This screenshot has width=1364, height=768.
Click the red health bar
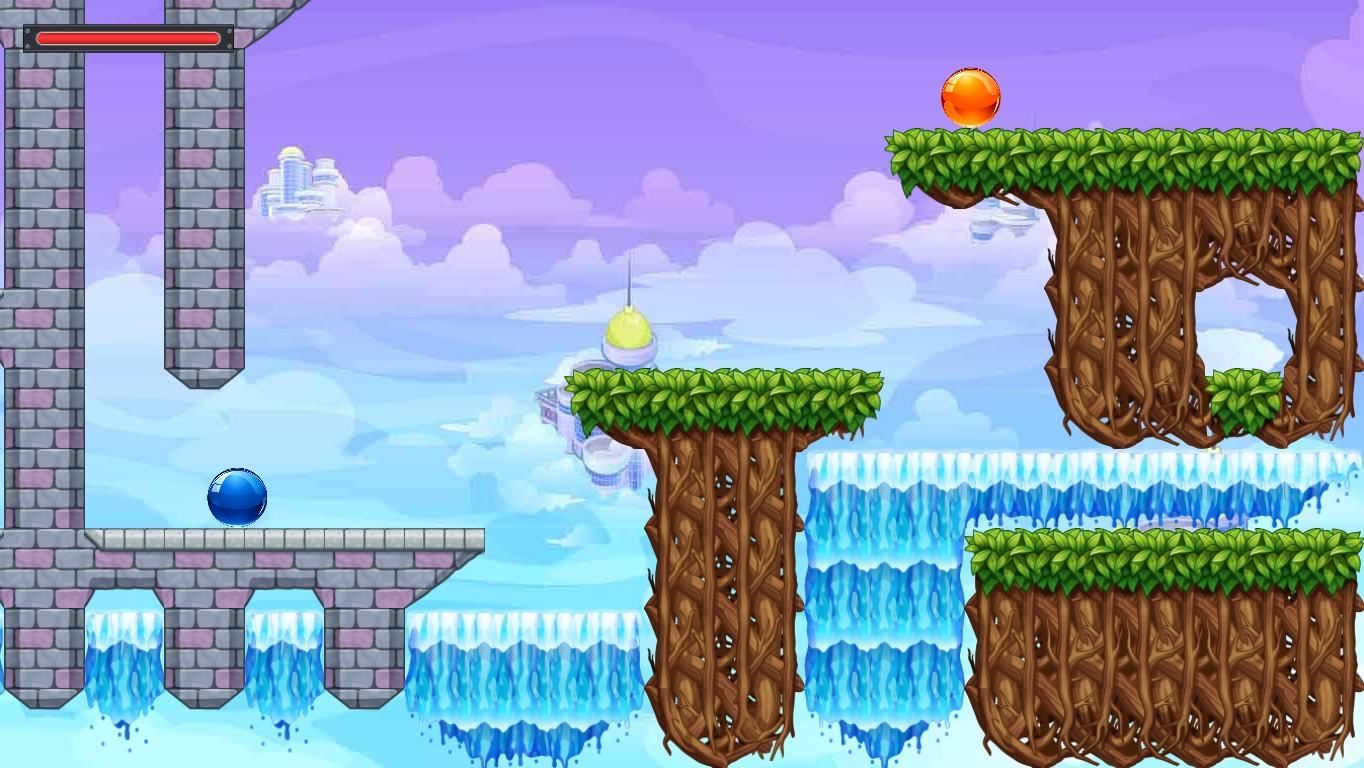click(x=127, y=38)
